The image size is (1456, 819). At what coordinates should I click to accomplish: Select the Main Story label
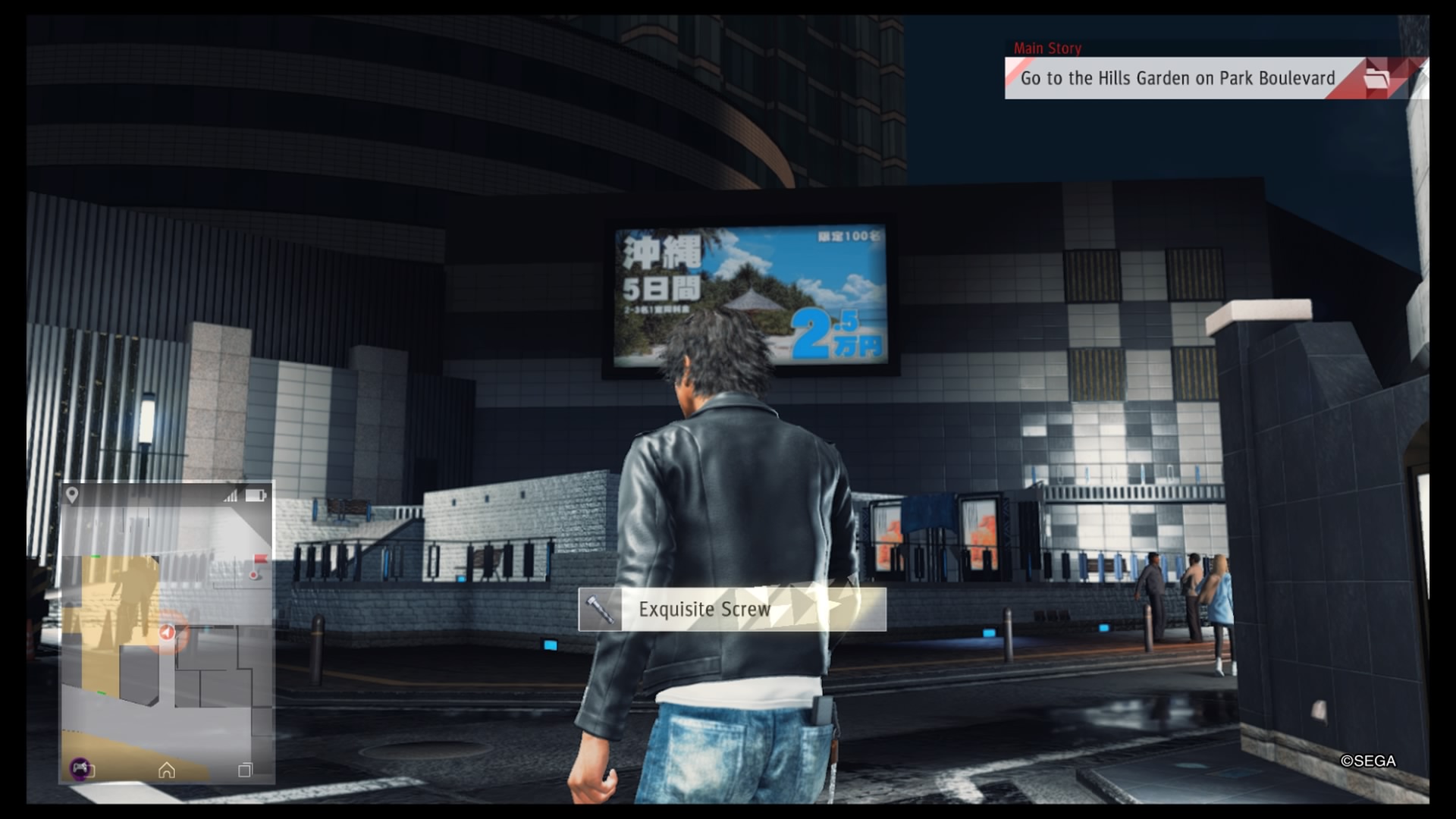point(1049,48)
